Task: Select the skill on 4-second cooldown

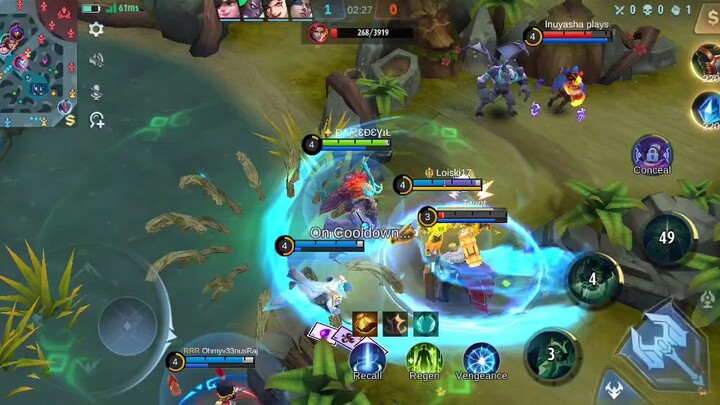Action: 593,279
